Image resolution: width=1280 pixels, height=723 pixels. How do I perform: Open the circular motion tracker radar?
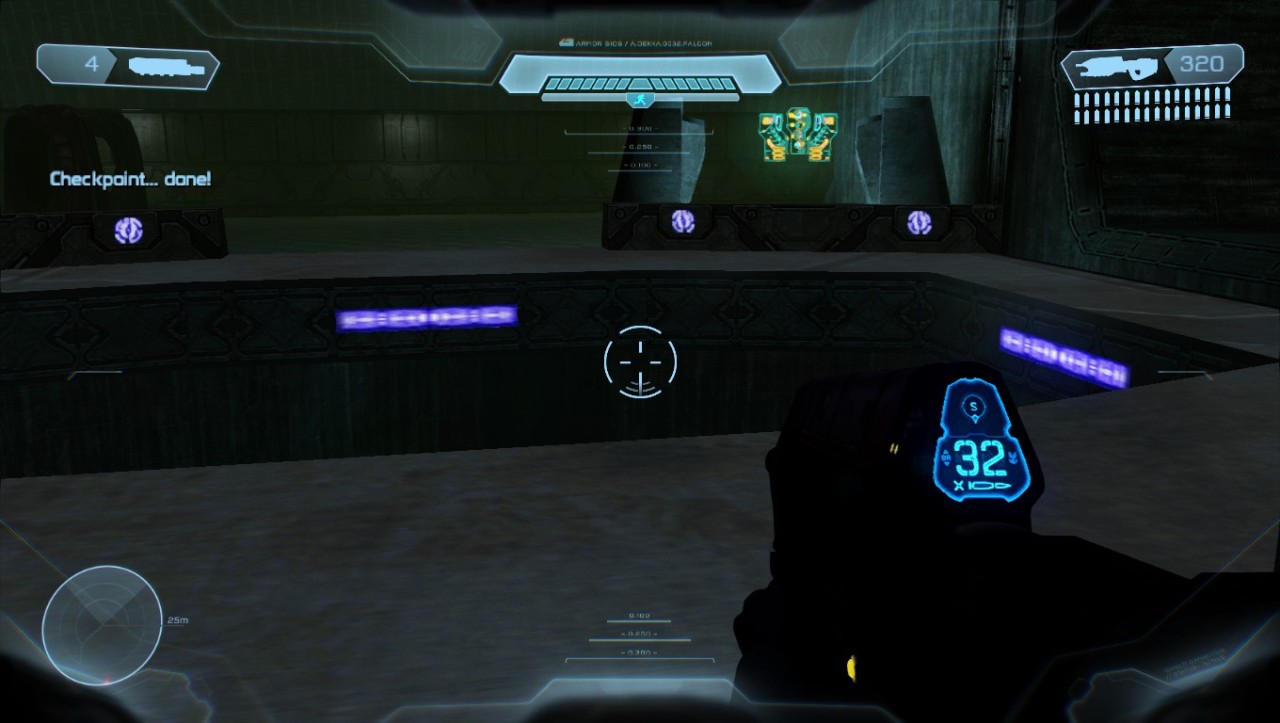102,625
